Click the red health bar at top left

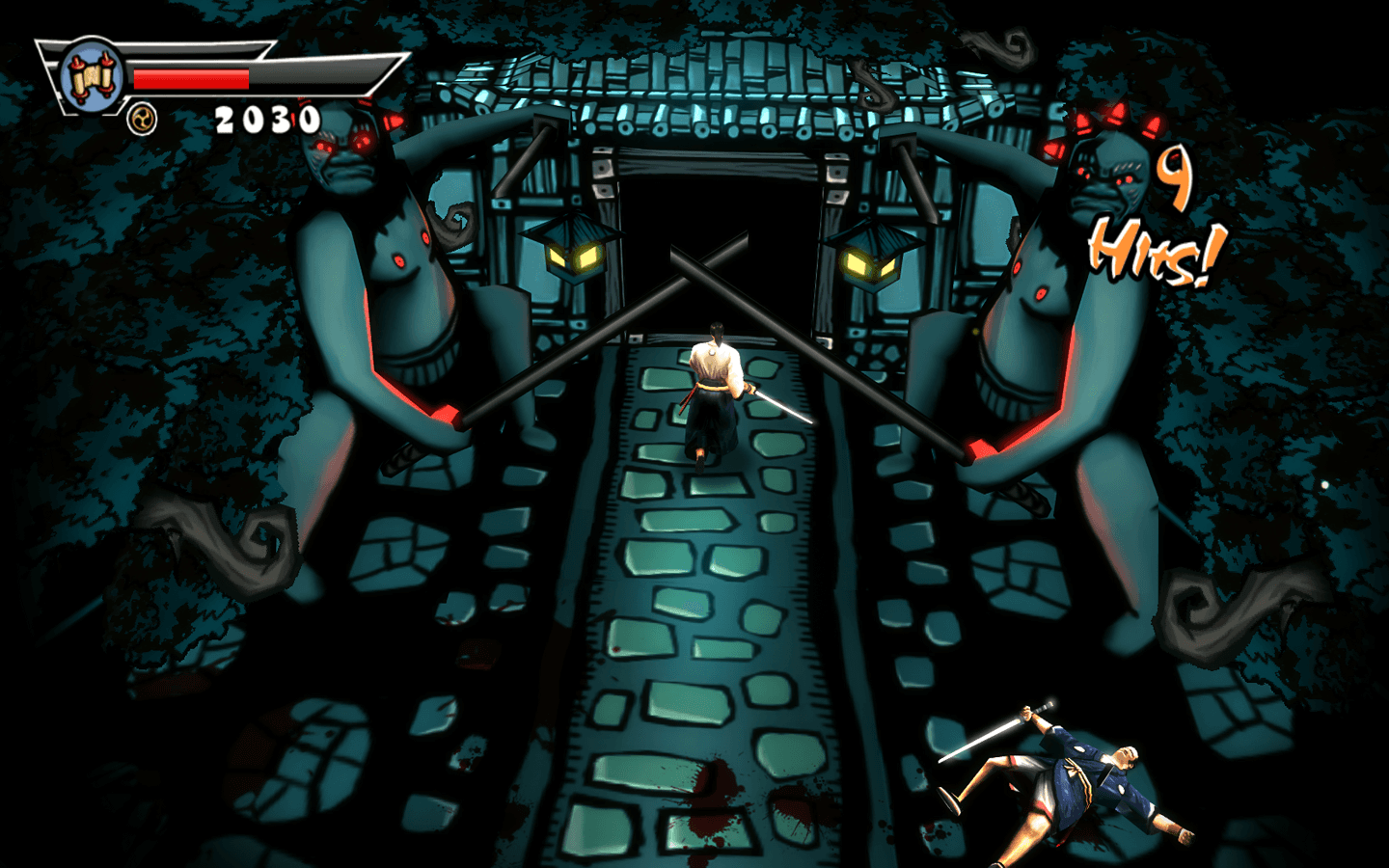pos(193,79)
